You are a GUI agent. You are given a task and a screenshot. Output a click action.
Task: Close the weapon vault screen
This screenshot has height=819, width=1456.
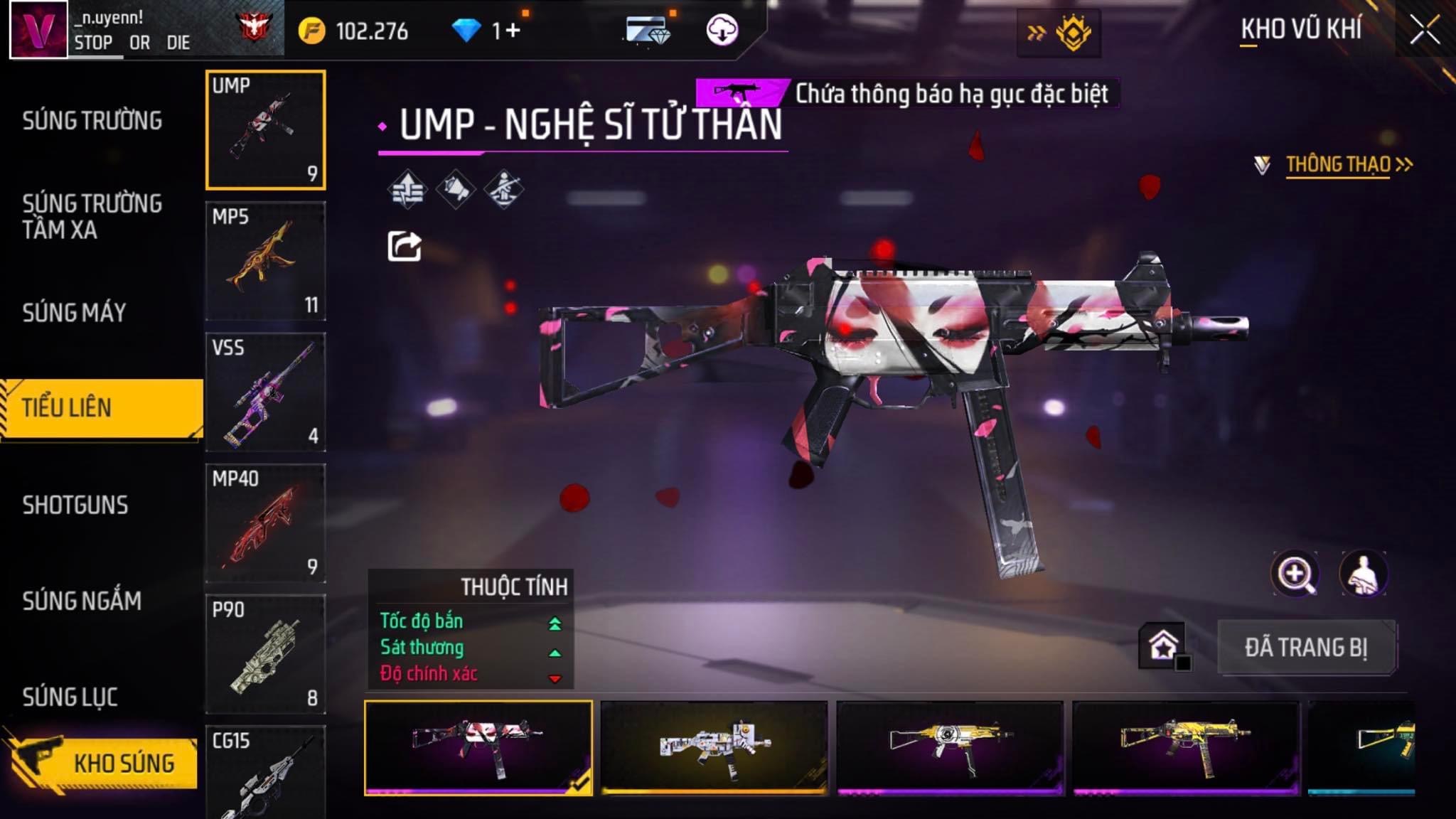pyautogui.click(x=1424, y=31)
